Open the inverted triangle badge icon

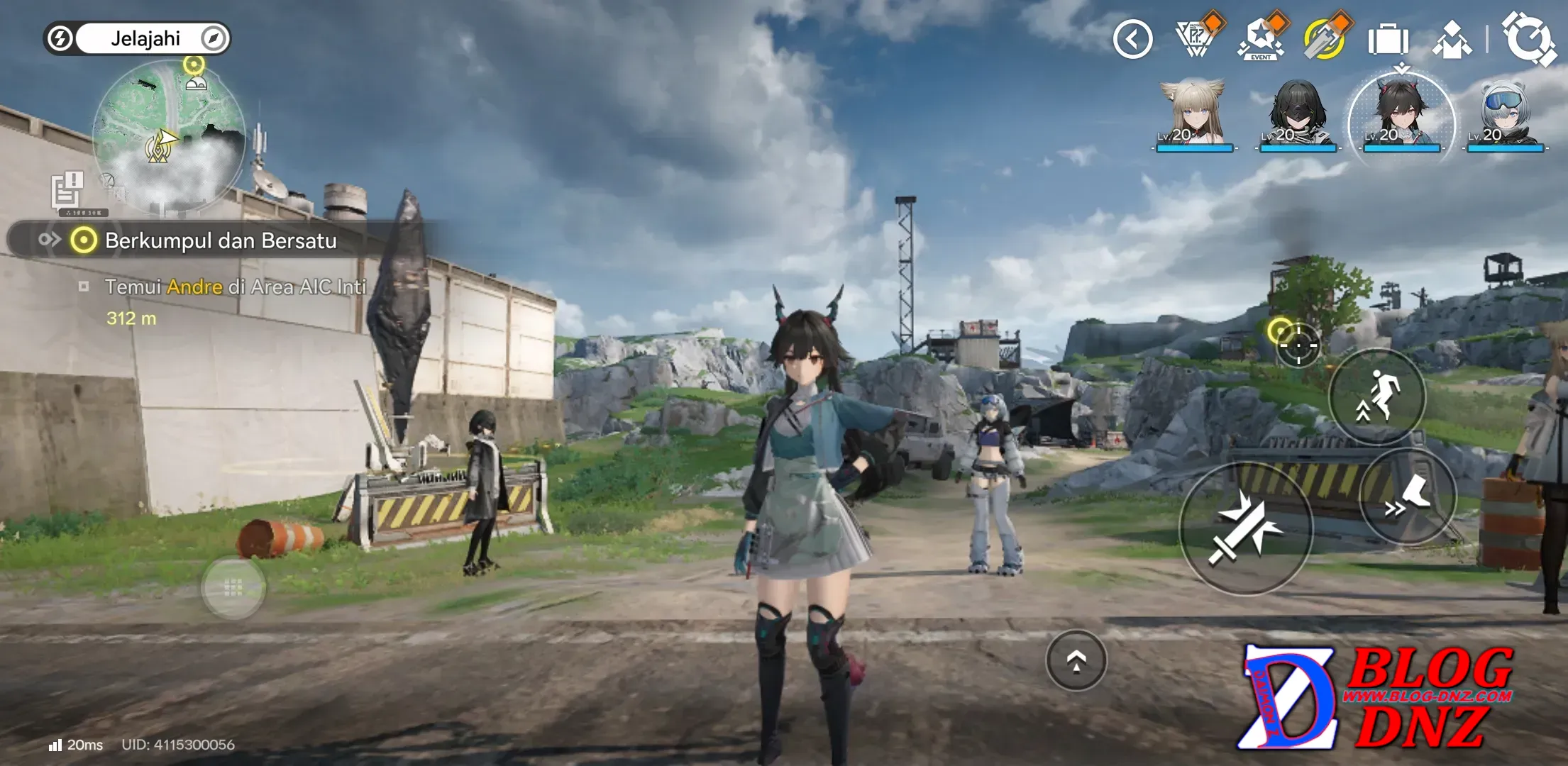coord(1196,39)
